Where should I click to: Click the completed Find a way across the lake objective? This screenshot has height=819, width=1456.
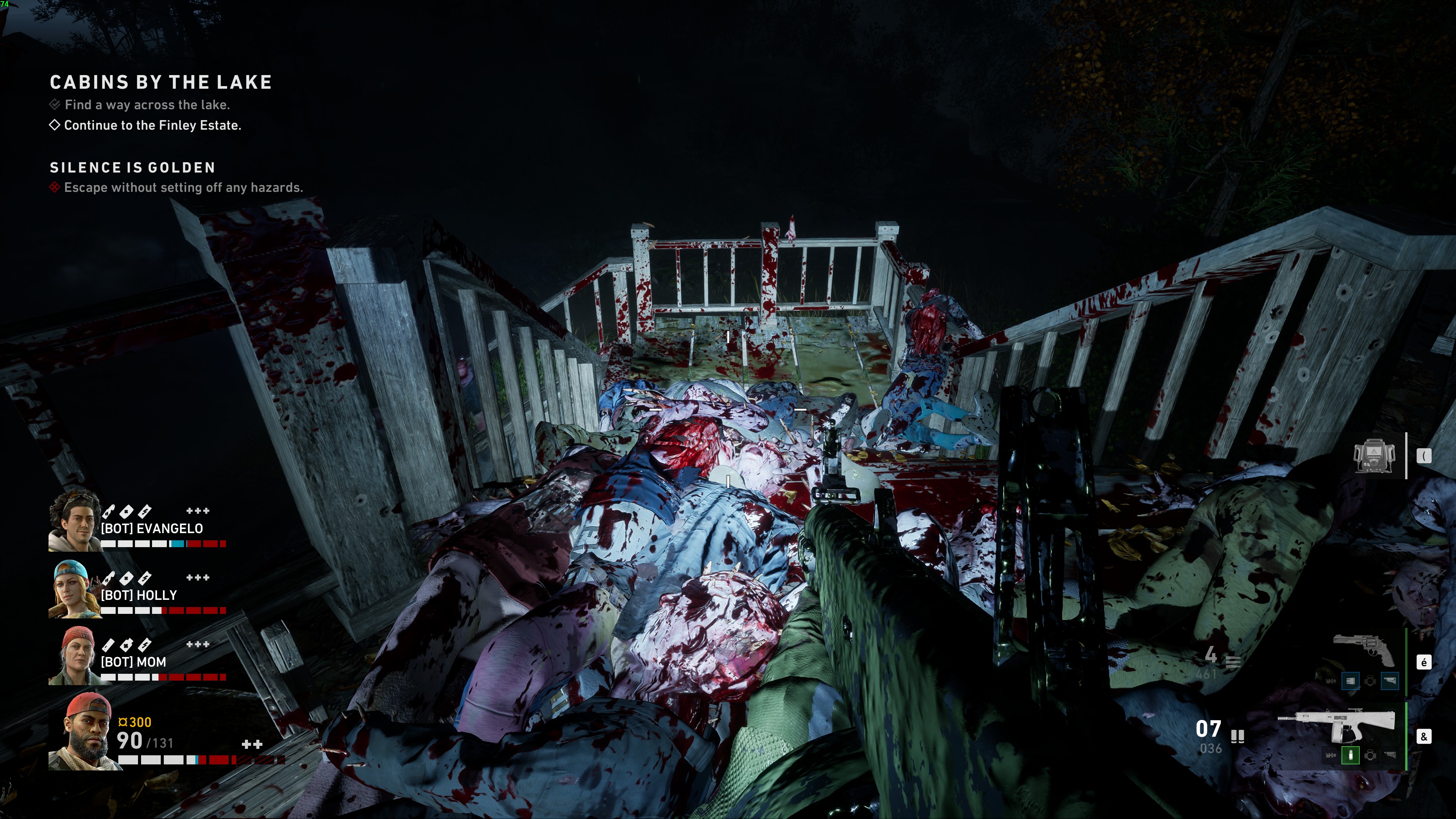click(x=146, y=105)
